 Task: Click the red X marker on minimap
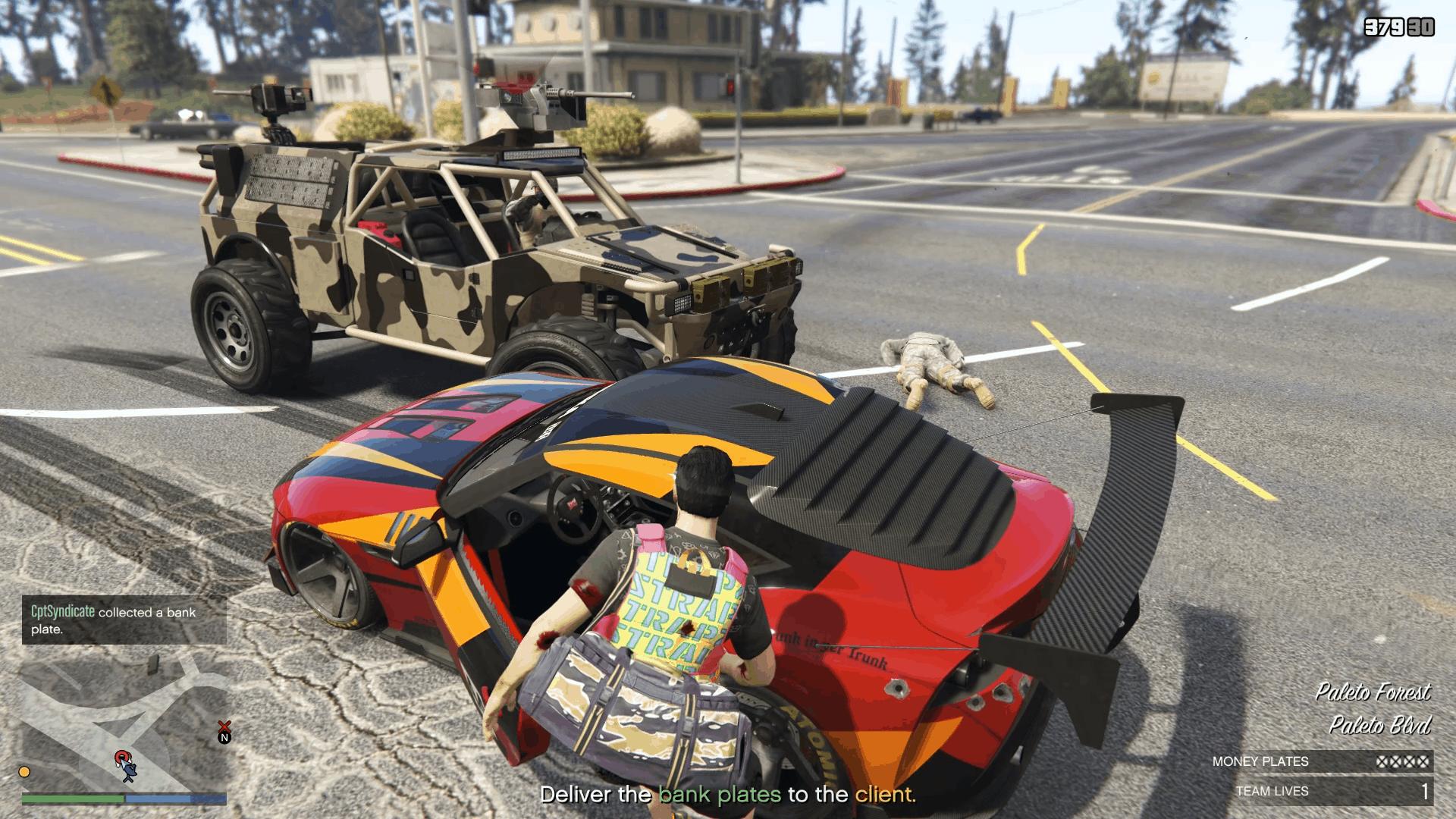pos(224,726)
